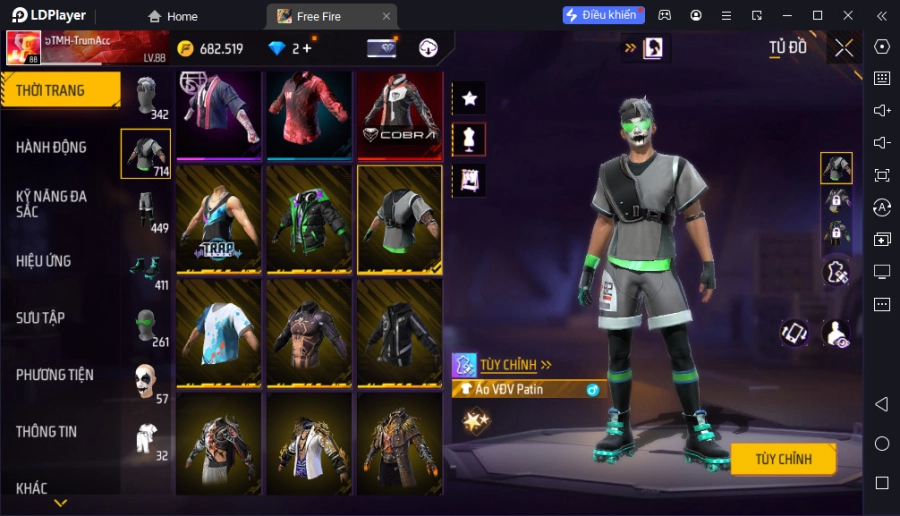Choose the shoes subcategory with 411 items
This screenshot has width=900, height=516.
pyautogui.click(x=146, y=269)
